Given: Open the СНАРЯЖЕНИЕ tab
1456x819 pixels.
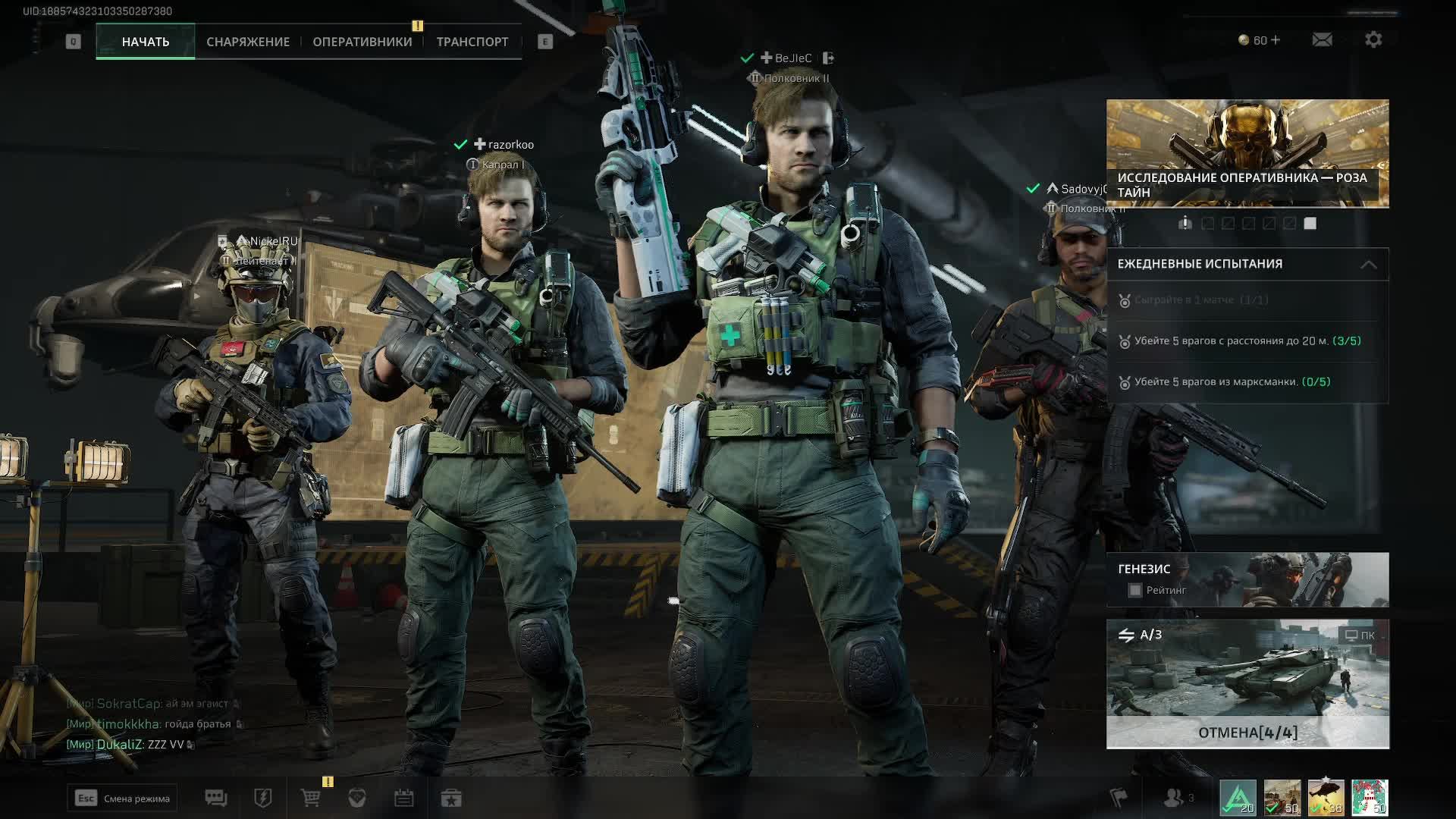Looking at the screenshot, I should [x=248, y=42].
